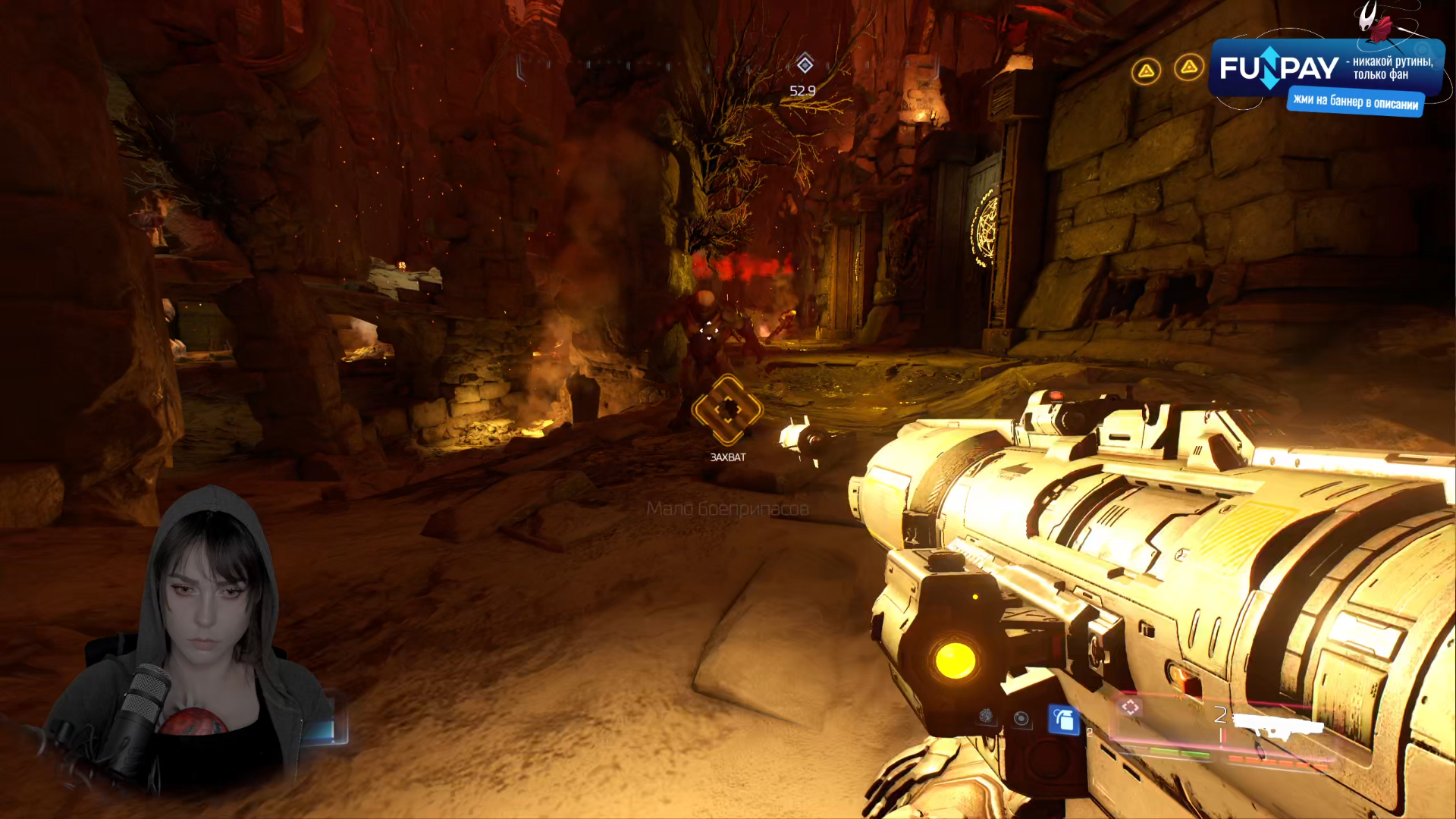
Task: Click the pink weapon mod reticle icon
Action: click(x=1131, y=708)
